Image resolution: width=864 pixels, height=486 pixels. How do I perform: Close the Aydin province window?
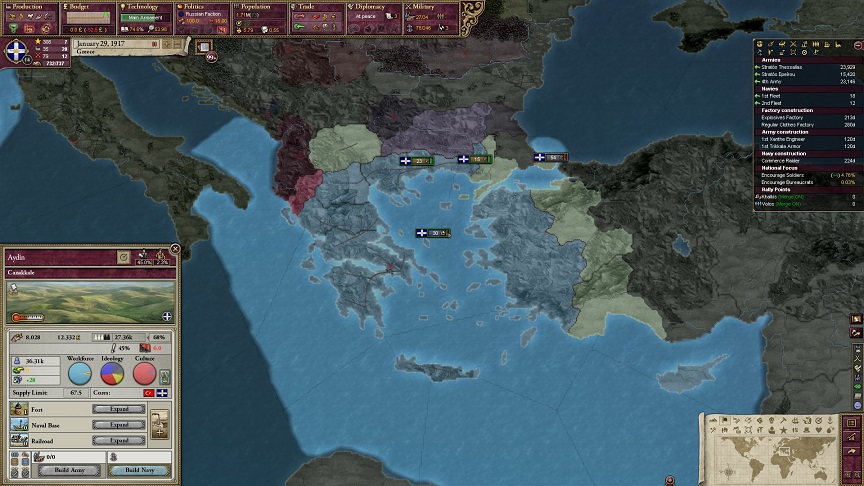point(175,249)
